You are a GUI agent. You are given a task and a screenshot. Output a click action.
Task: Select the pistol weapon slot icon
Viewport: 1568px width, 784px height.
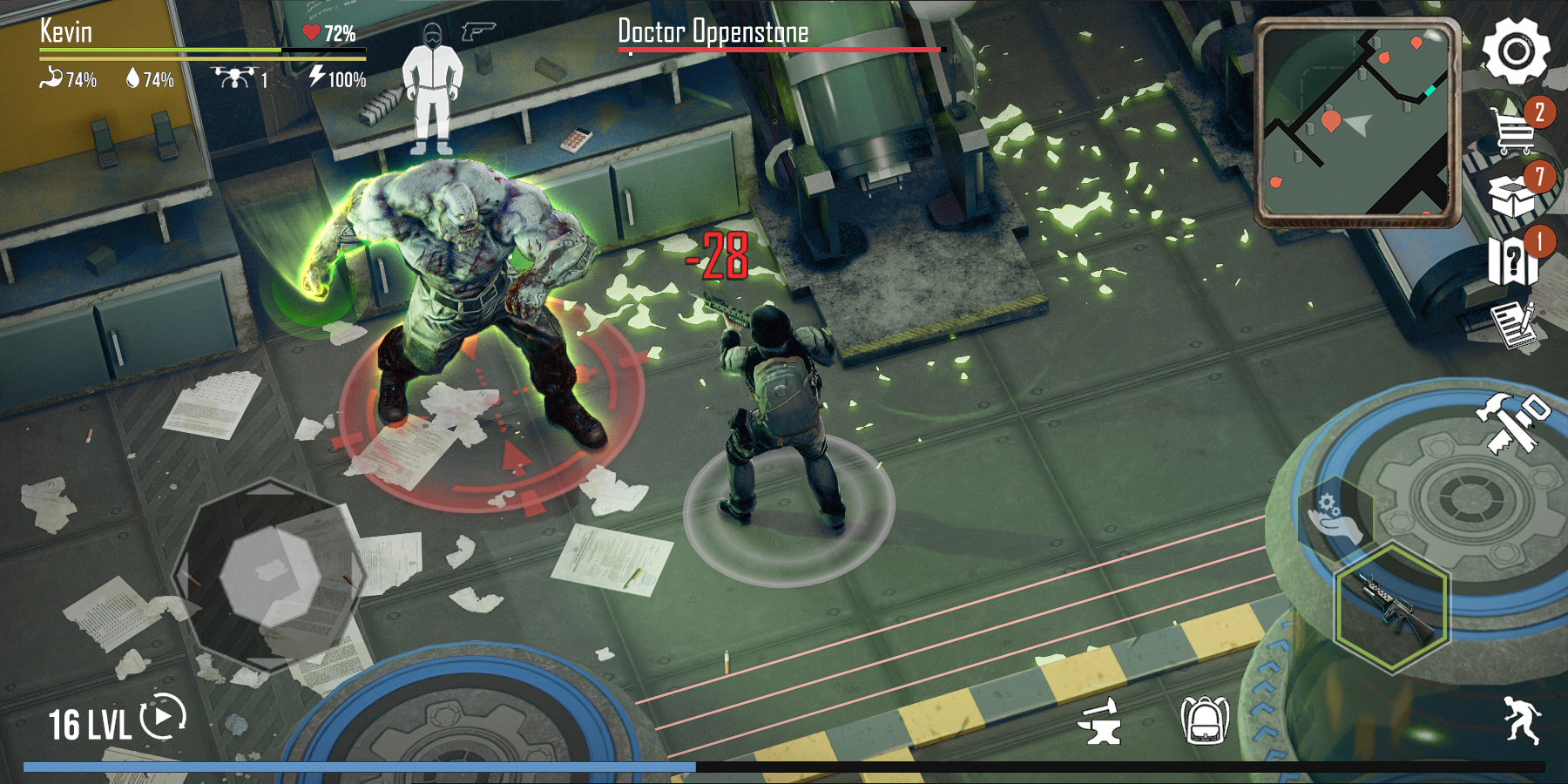(478, 32)
